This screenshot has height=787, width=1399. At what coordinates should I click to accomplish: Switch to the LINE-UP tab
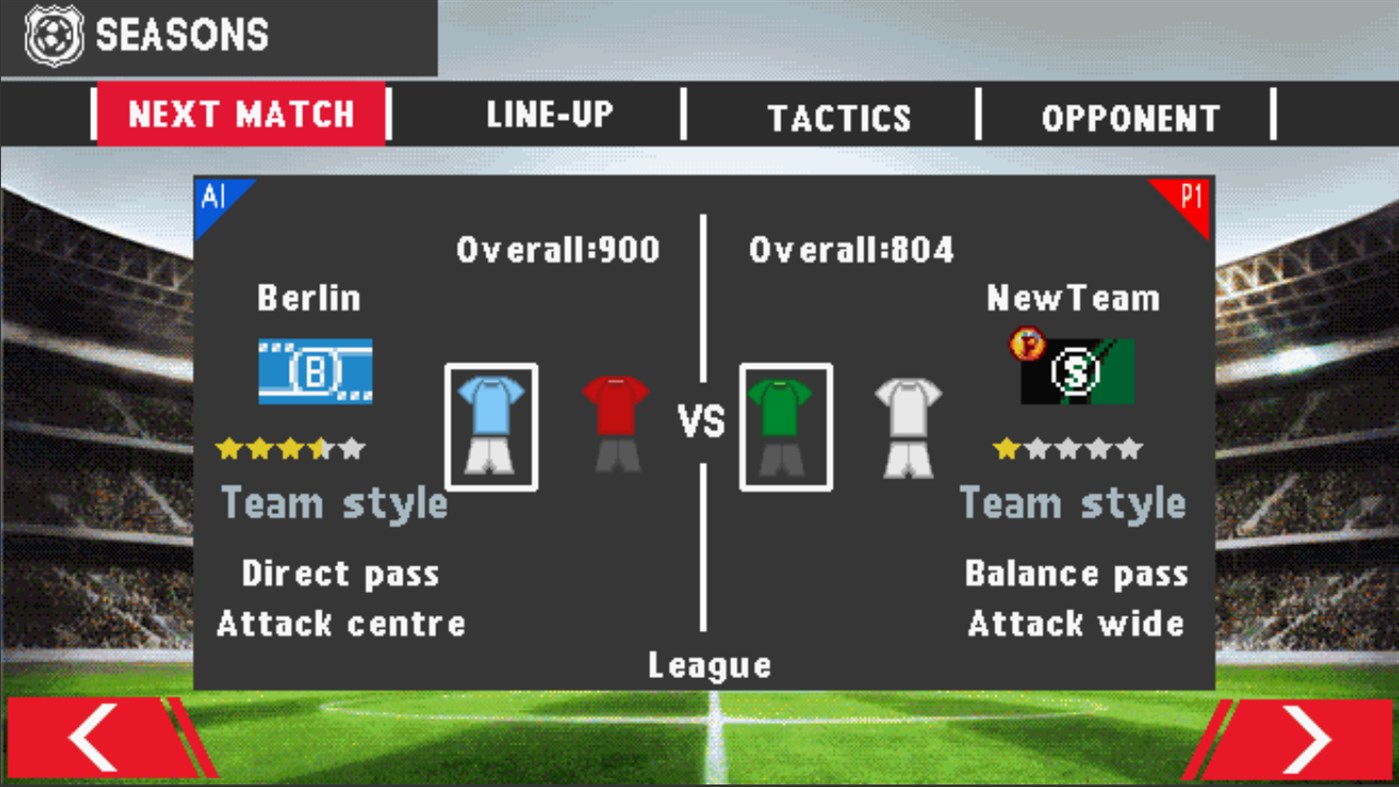(549, 114)
